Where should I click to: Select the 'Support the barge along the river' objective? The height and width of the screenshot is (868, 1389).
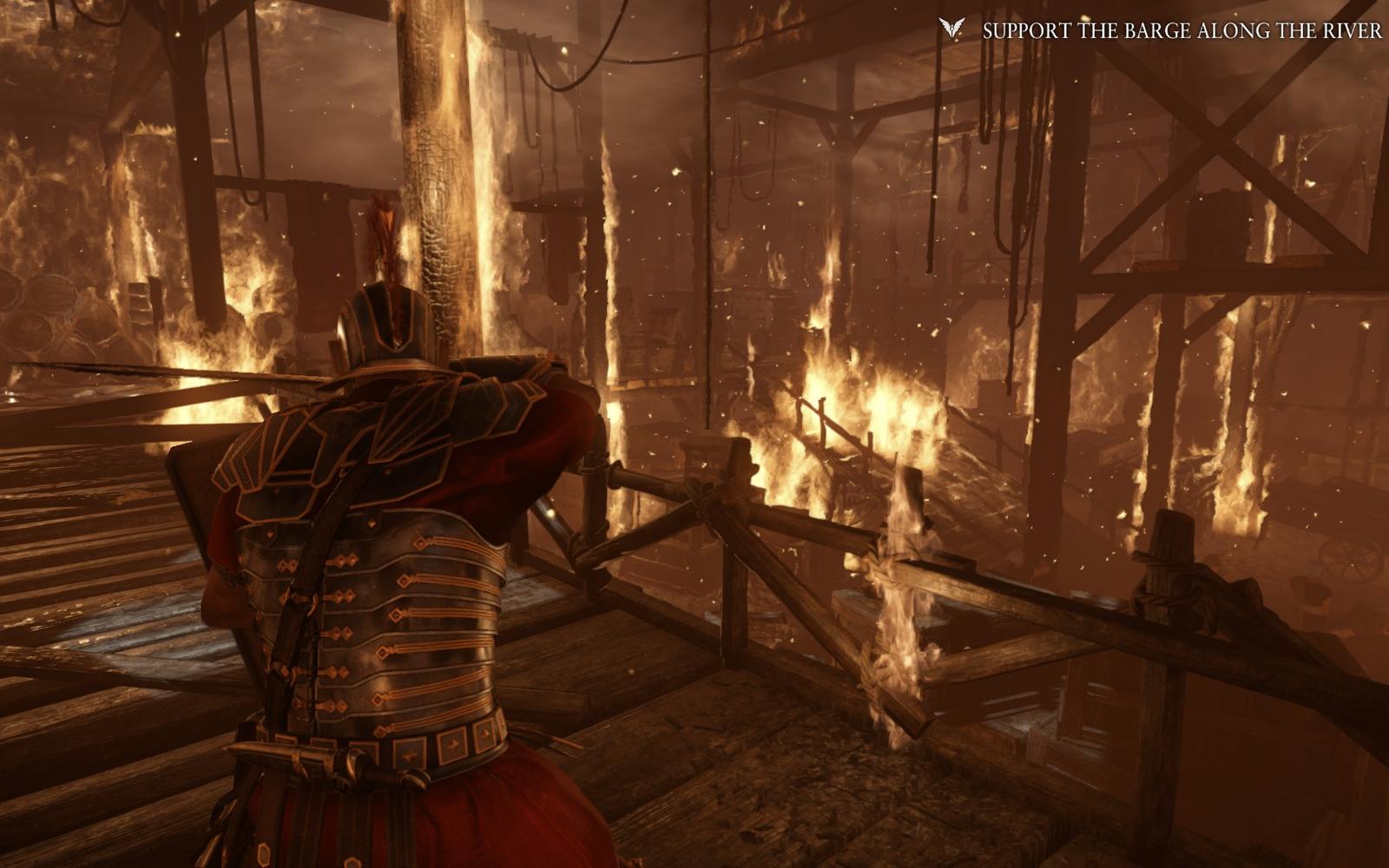(x=1181, y=31)
